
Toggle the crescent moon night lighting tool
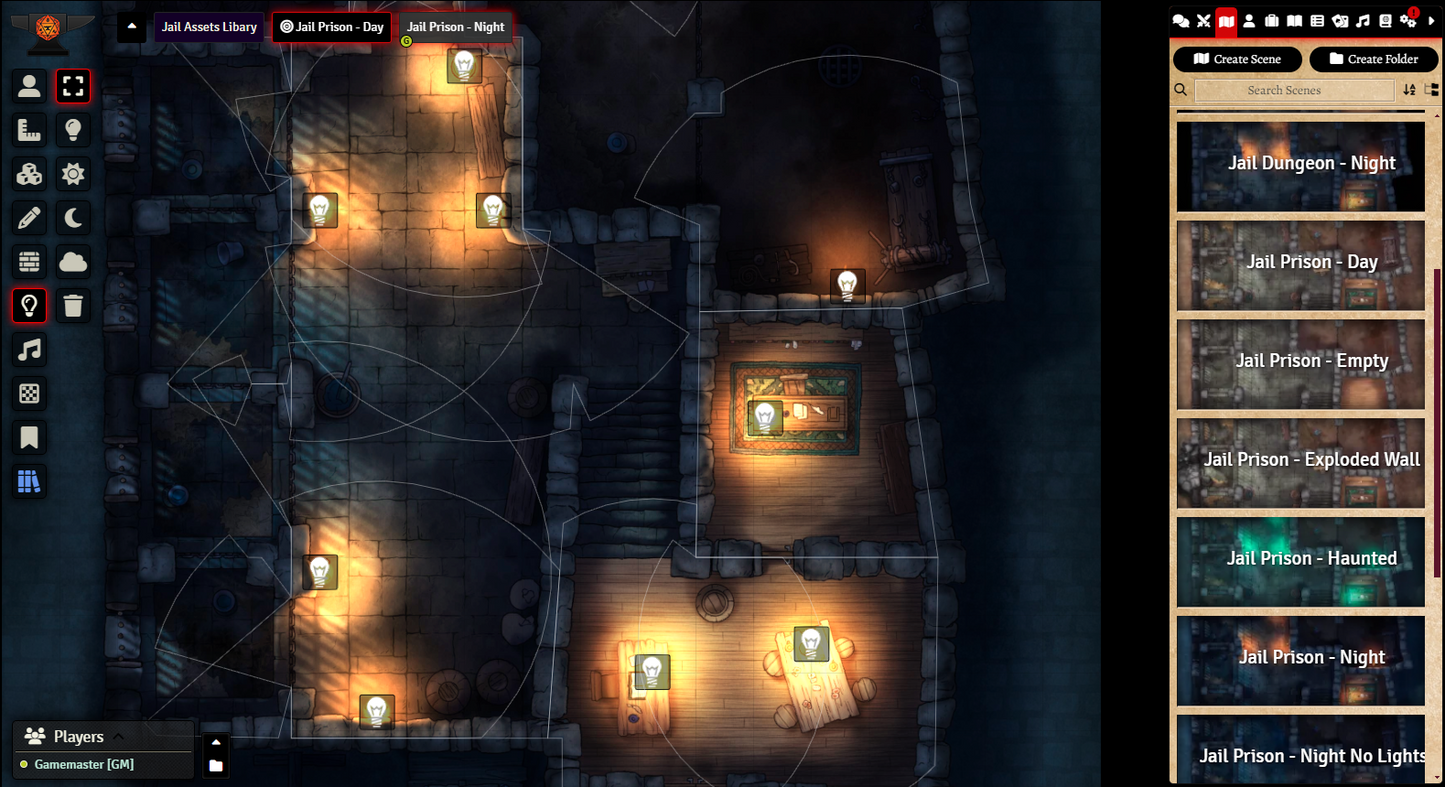[73, 218]
